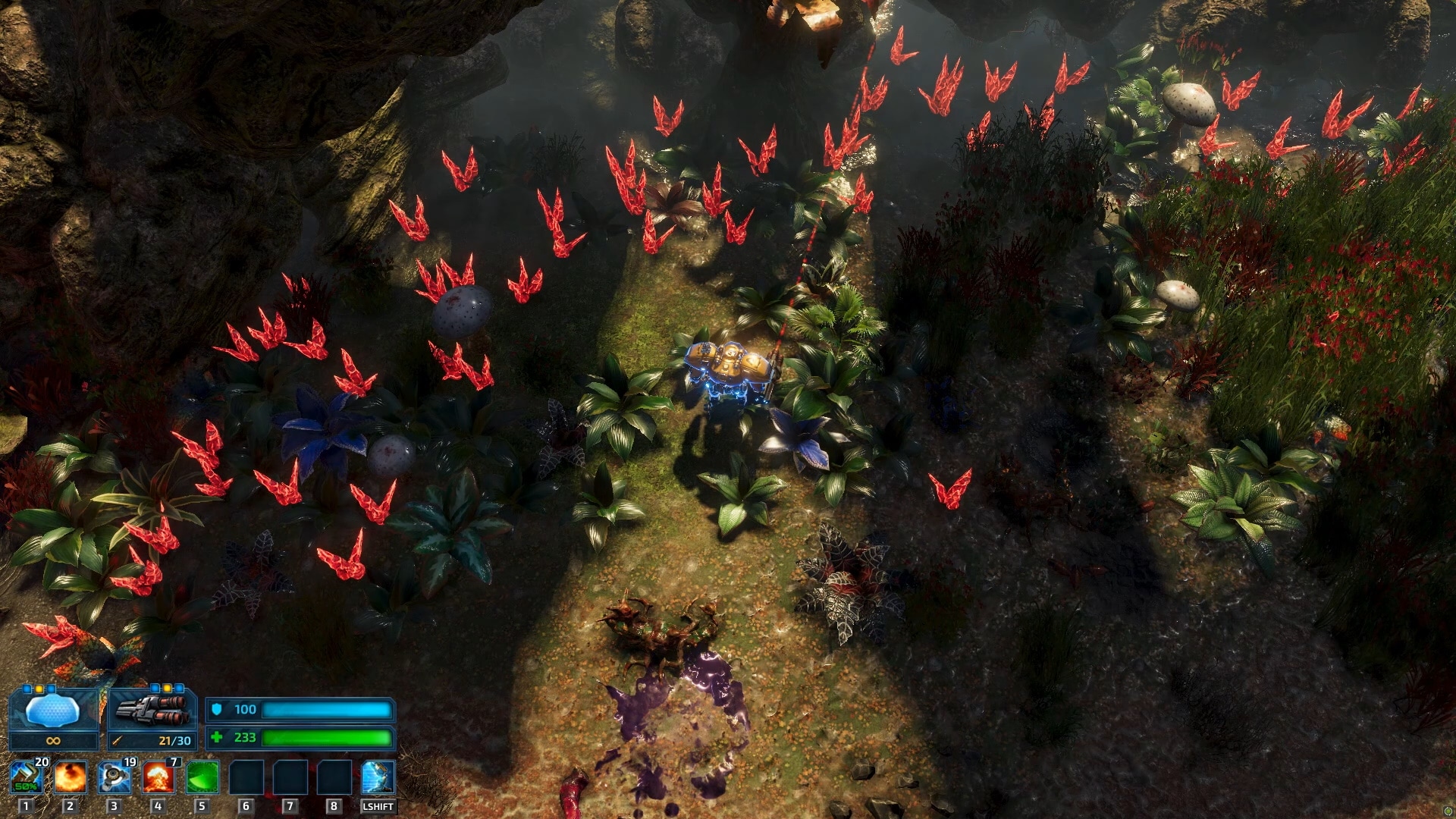Trigger the mech dash skill icon
The width and height of the screenshot is (1456, 819).
pyautogui.click(x=378, y=777)
